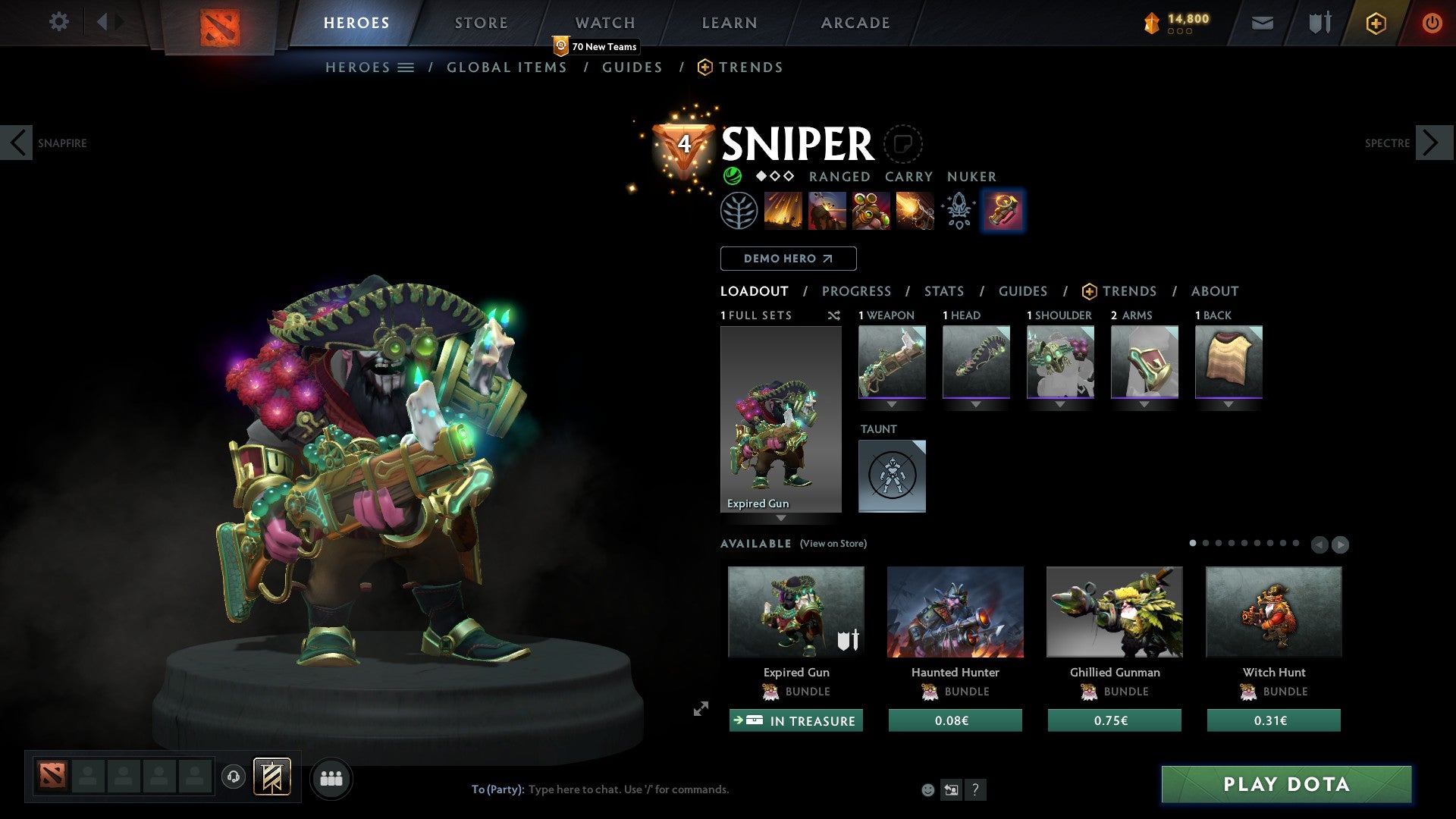Open Sniper's Assassinate ultimate ability icon

click(x=915, y=211)
